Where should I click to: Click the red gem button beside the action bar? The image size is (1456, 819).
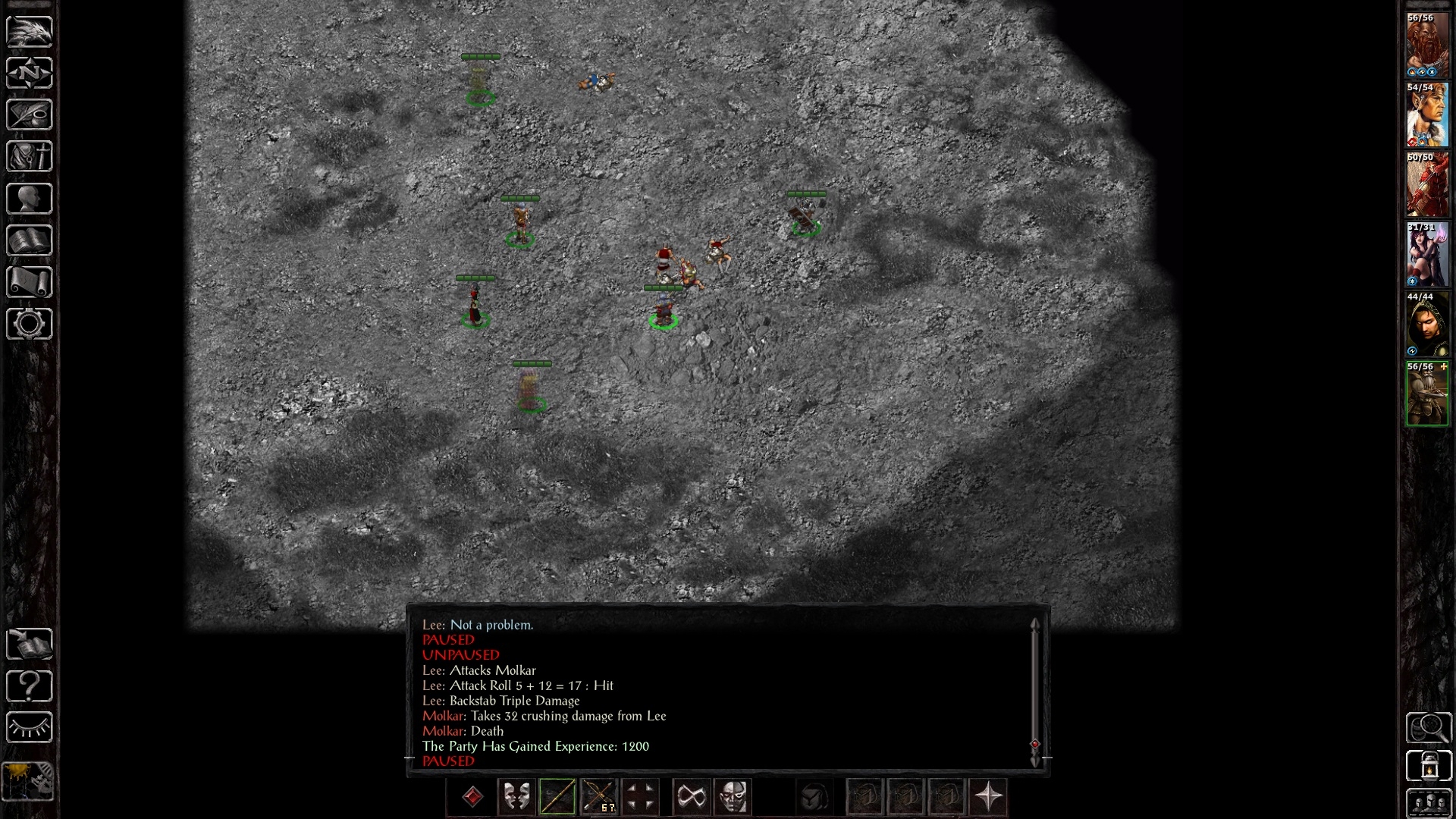(x=472, y=797)
